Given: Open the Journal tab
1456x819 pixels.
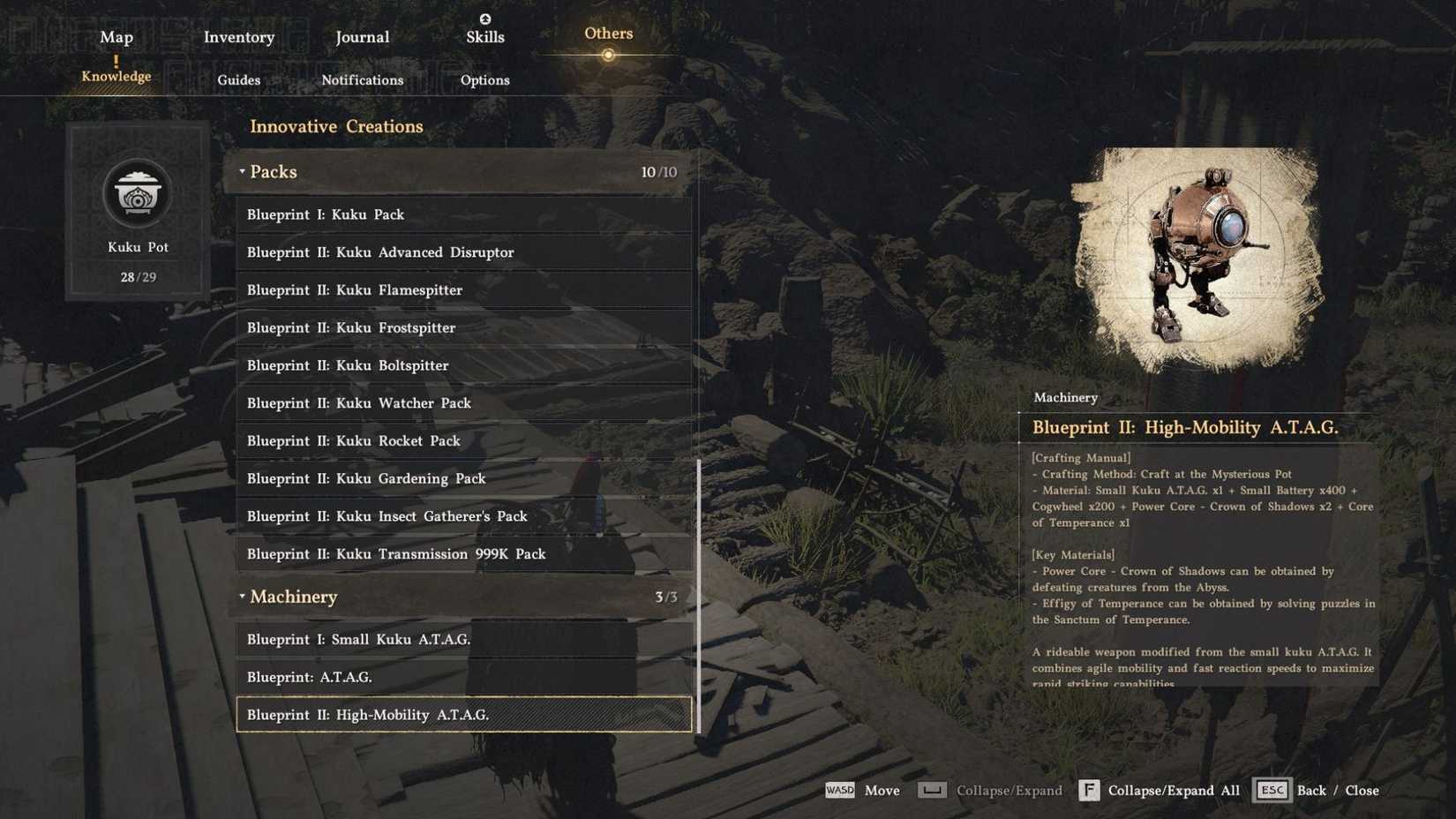Looking at the screenshot, I should 362,37.
